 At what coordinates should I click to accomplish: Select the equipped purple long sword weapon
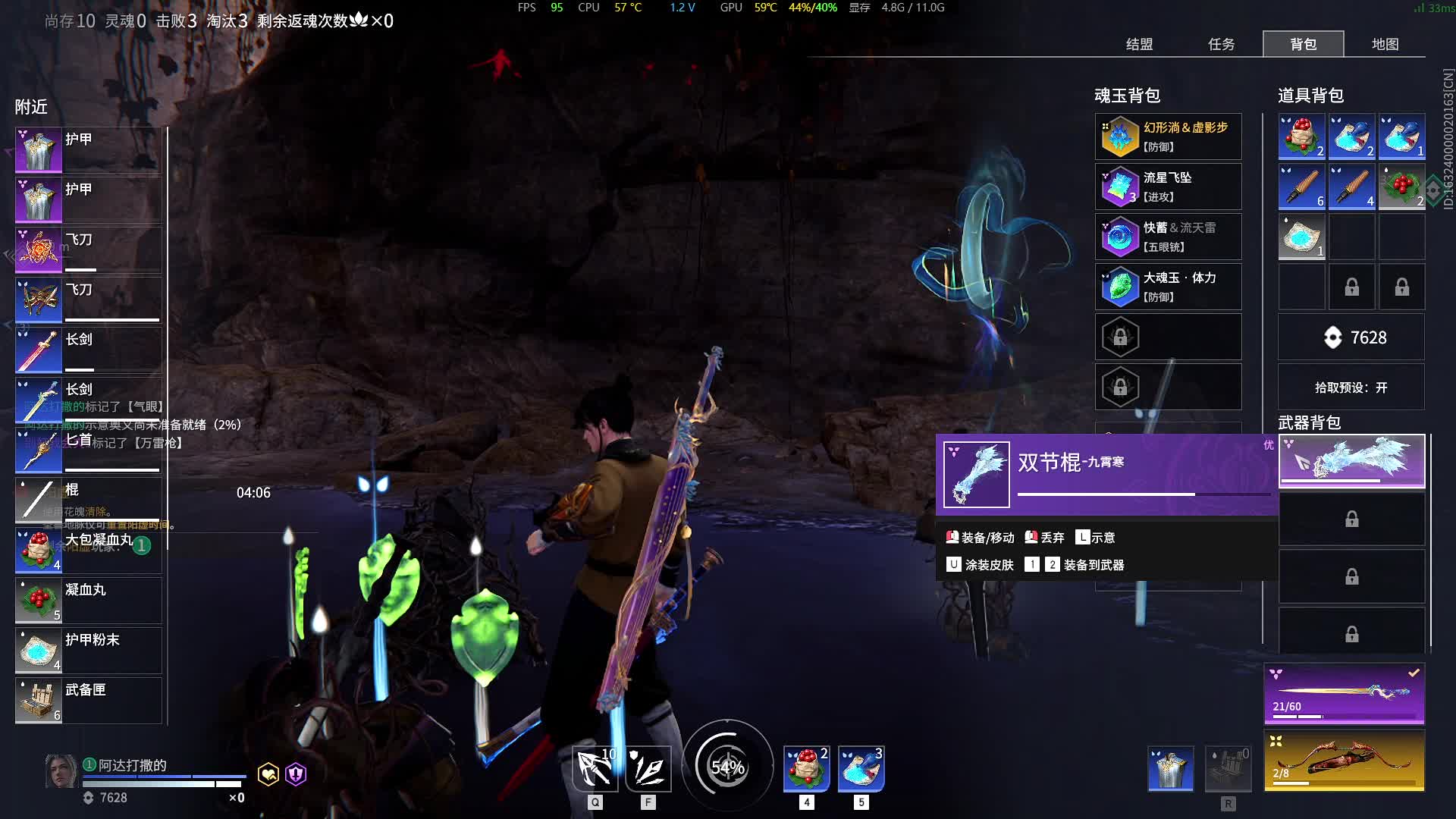tap(1344, 694)
